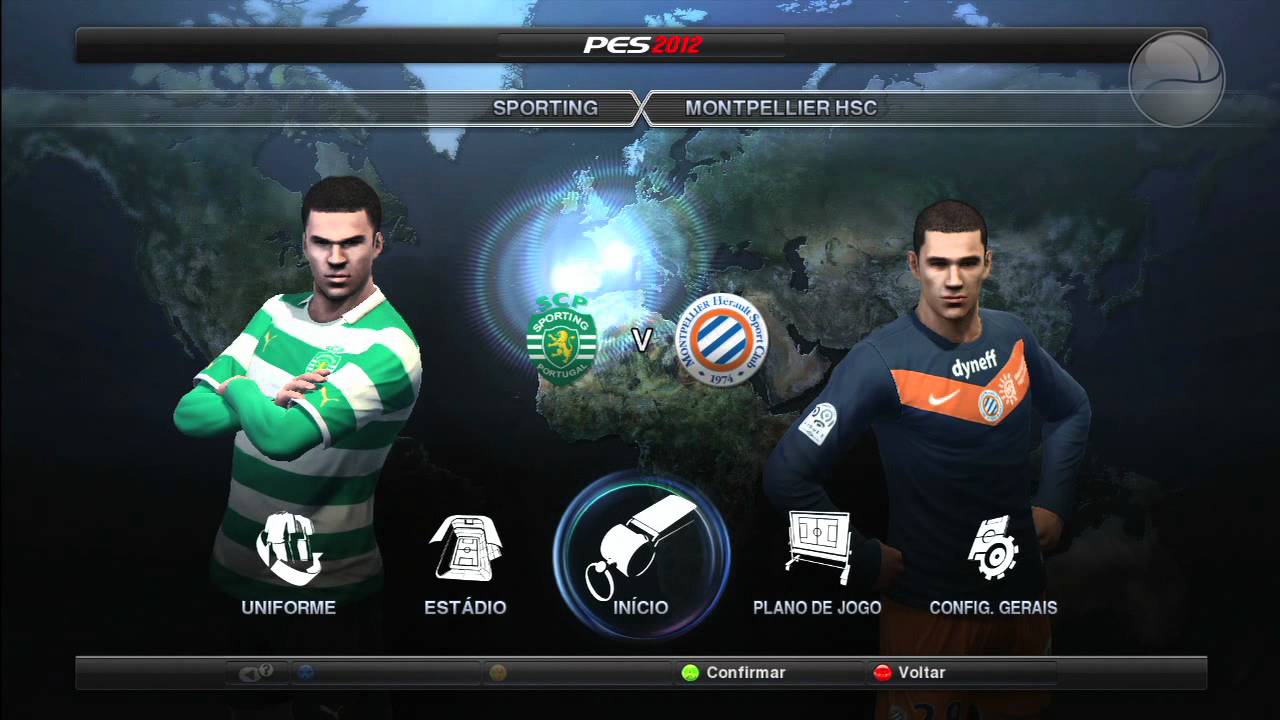Select the SPORTING team name tab
Image resolution: width=1280 pixels, height=720 pixels.
point(547,108)
